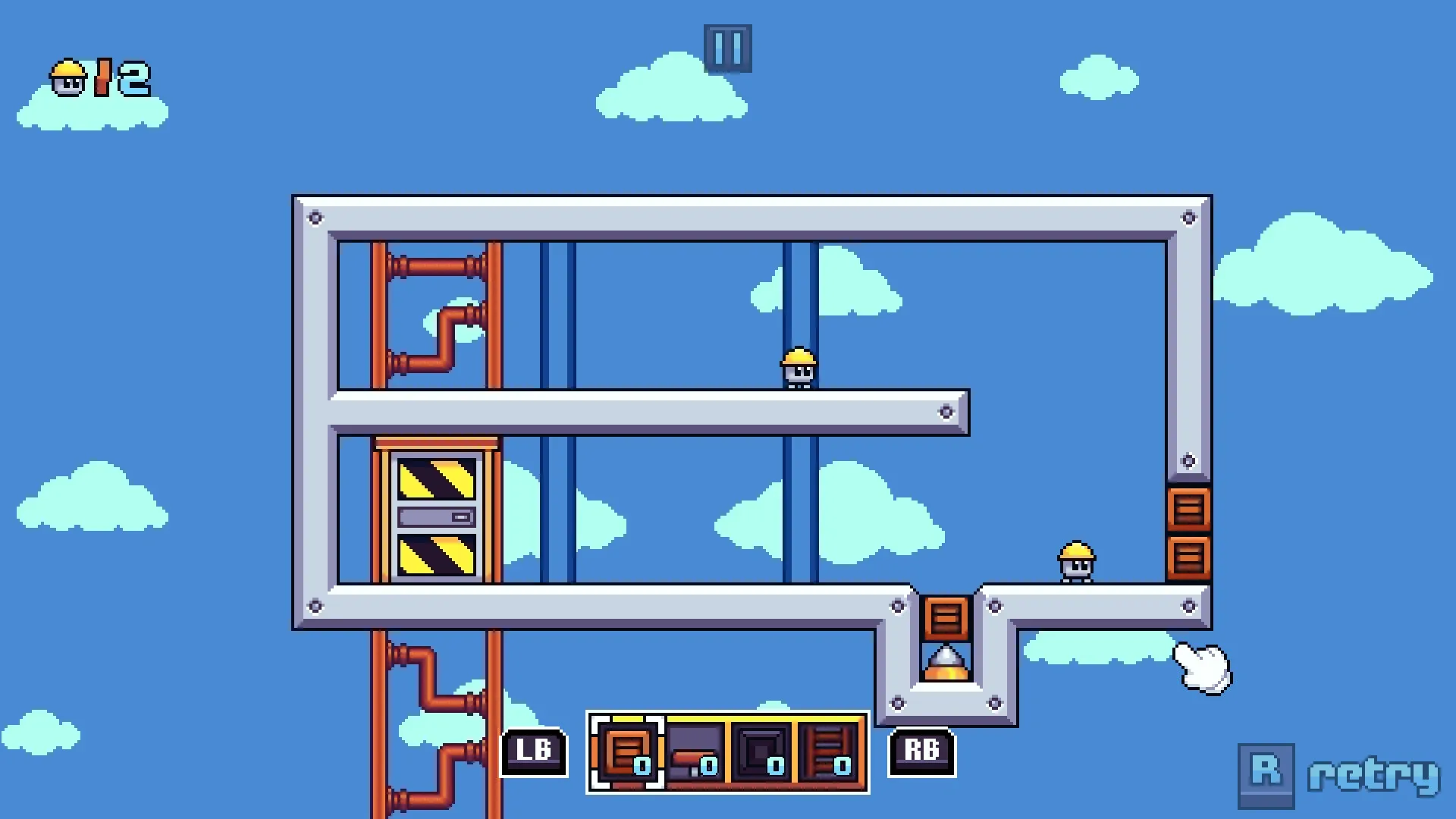Click the pause icon at the top
This screenshot has width=1456, height=819.
click(727, 47)
